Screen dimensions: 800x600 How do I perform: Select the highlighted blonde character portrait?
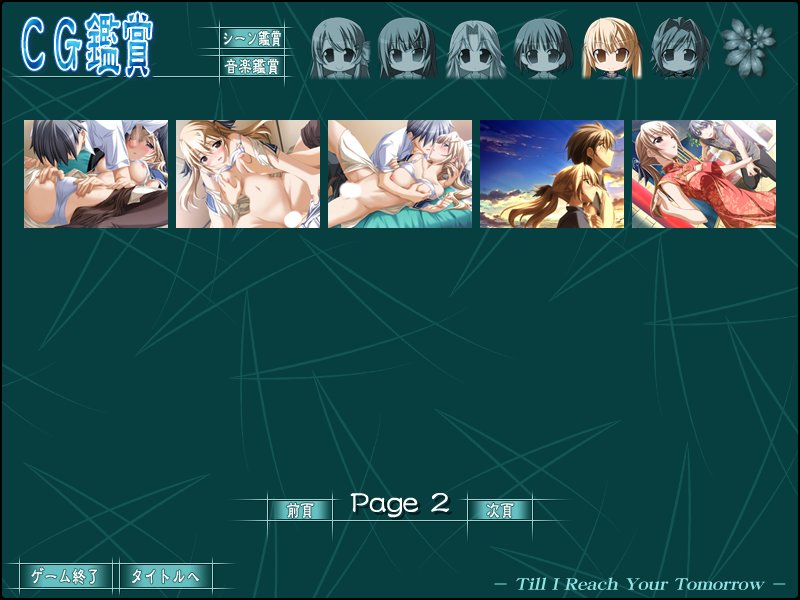(x=612, y=47)
